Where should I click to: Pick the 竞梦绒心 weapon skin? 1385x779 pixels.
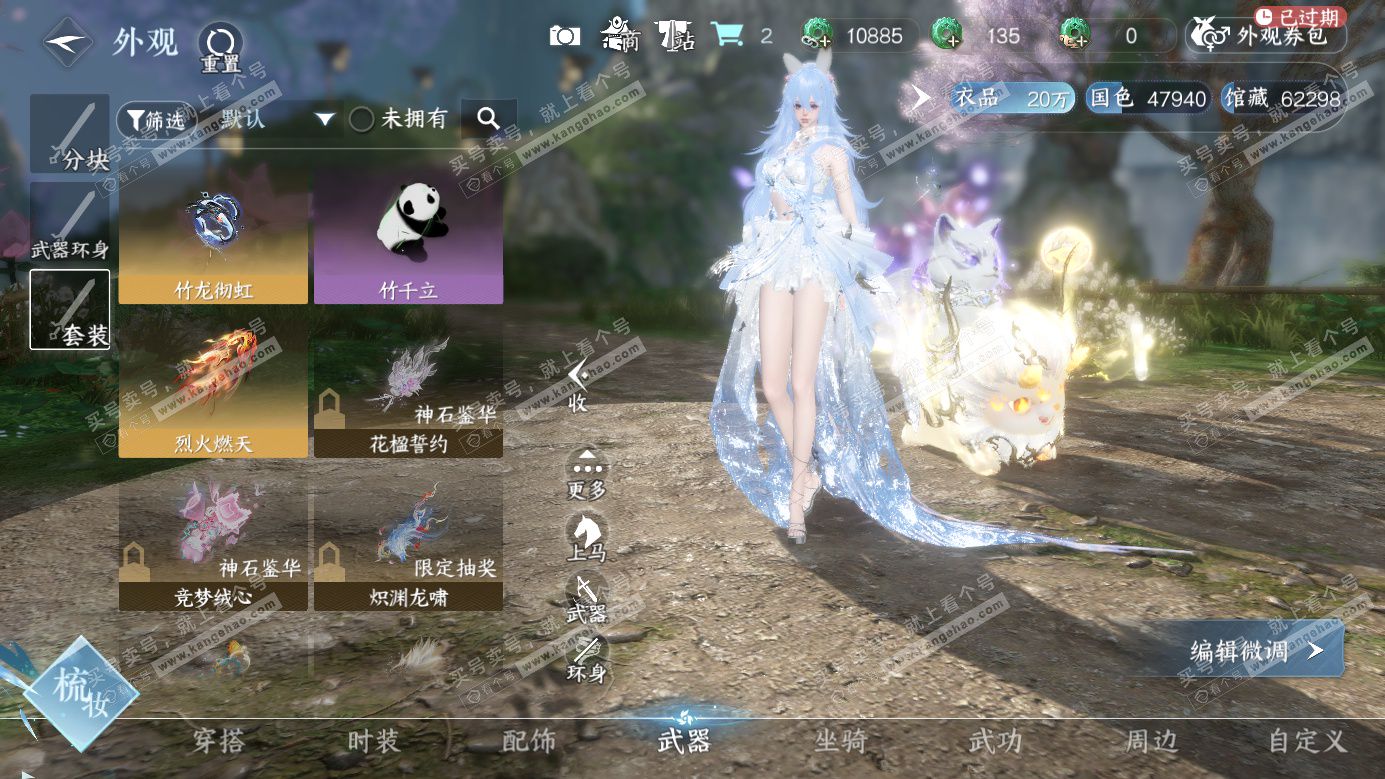tap(213, 545)
